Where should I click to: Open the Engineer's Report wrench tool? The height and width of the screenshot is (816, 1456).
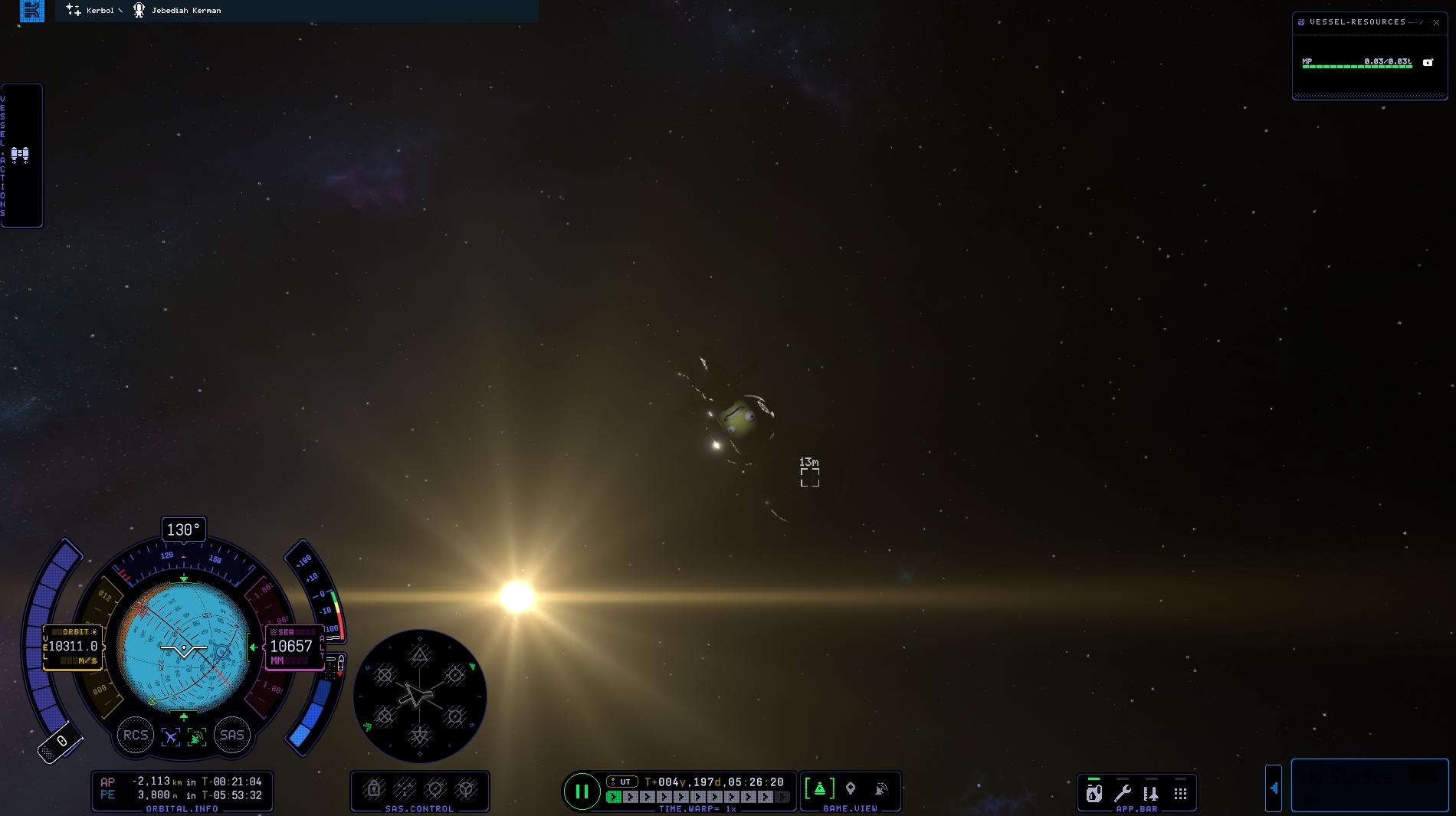(x=1122, y=792)
